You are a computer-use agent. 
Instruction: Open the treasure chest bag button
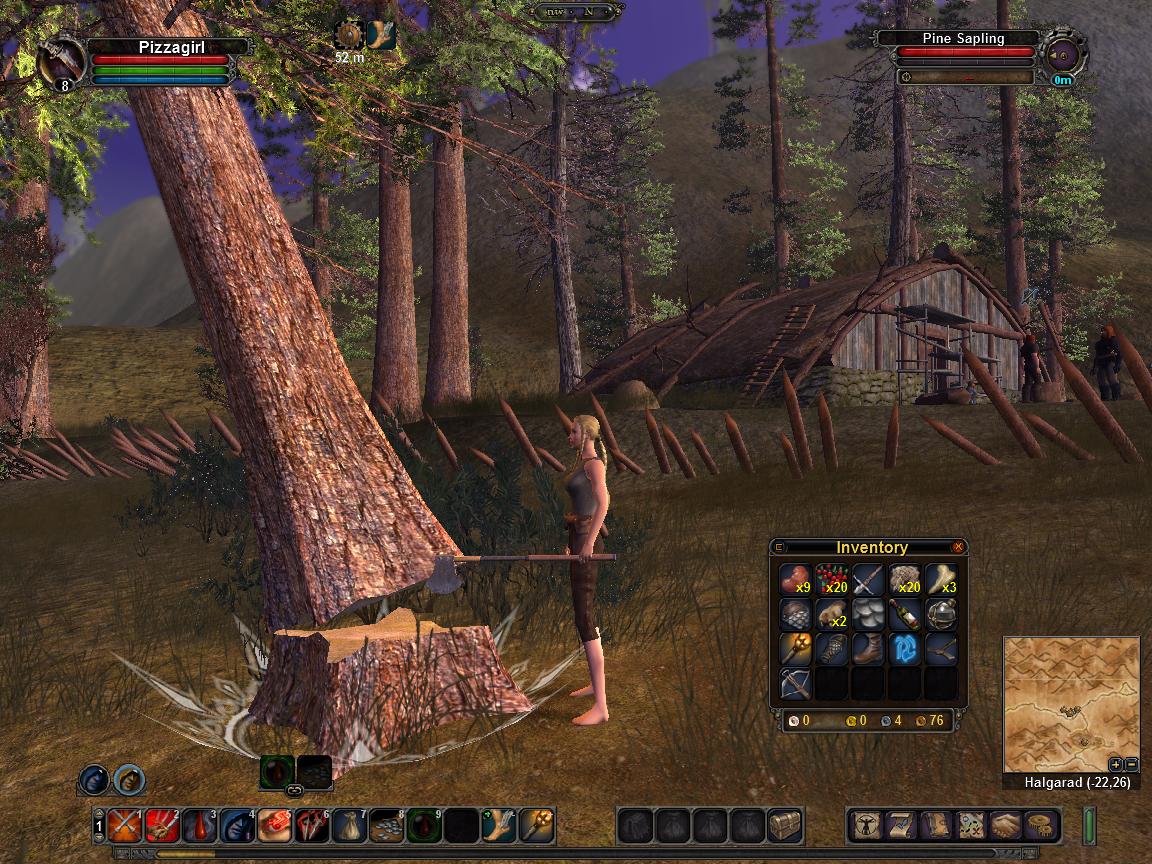tap(785, 825)
